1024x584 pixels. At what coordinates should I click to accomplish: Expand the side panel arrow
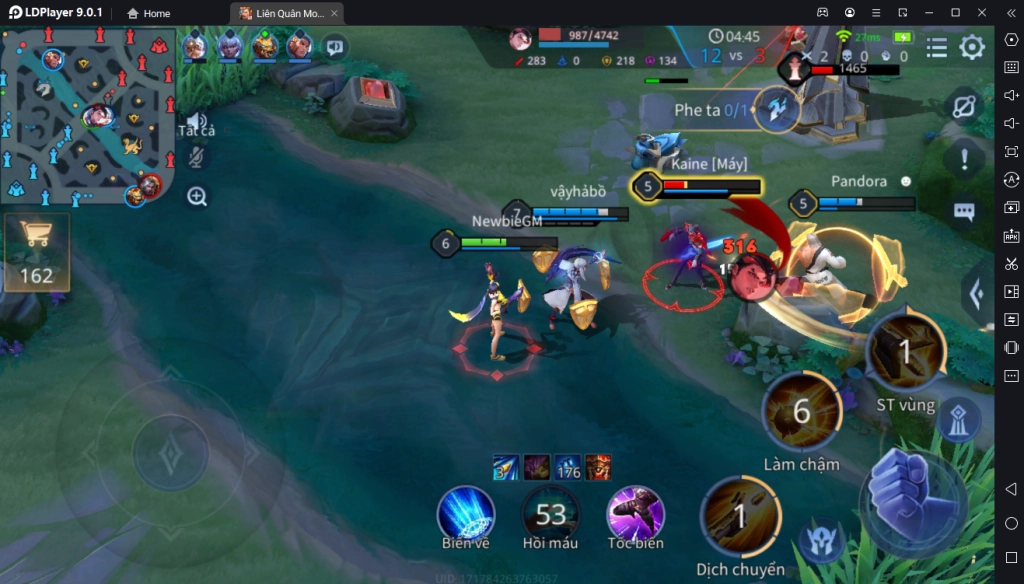[977, 293]
